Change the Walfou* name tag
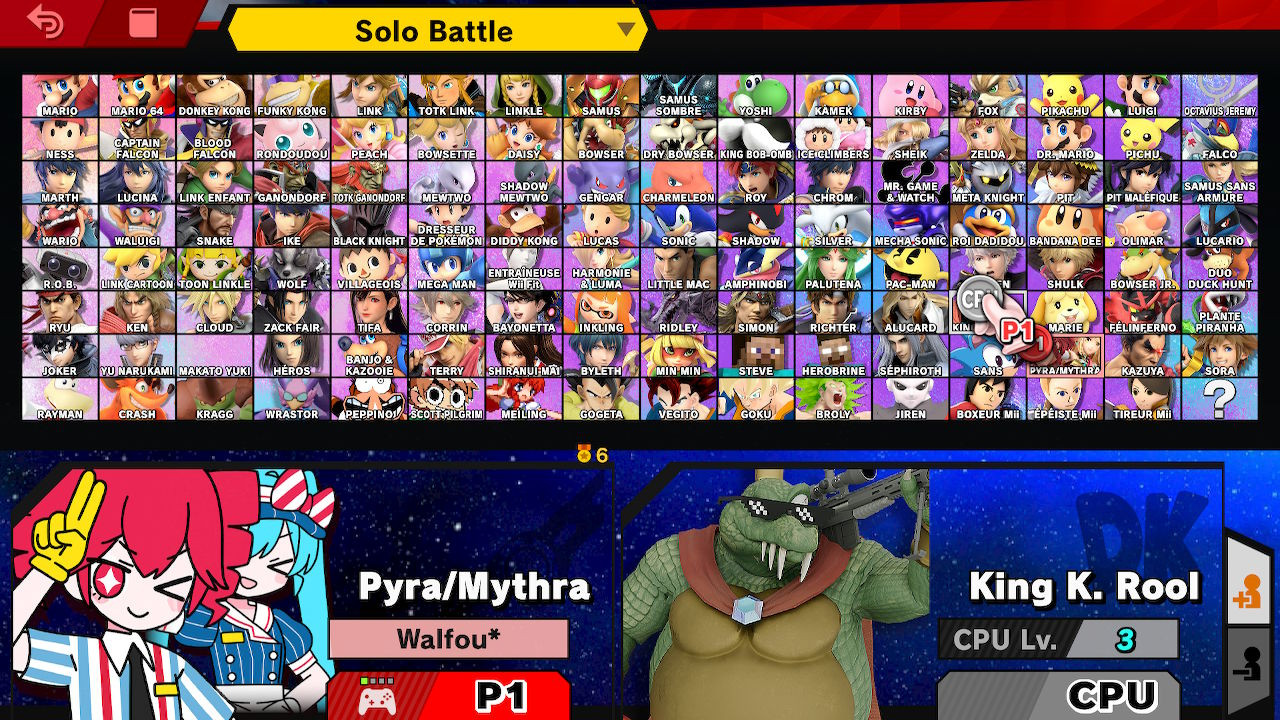 tap(447, 638)
